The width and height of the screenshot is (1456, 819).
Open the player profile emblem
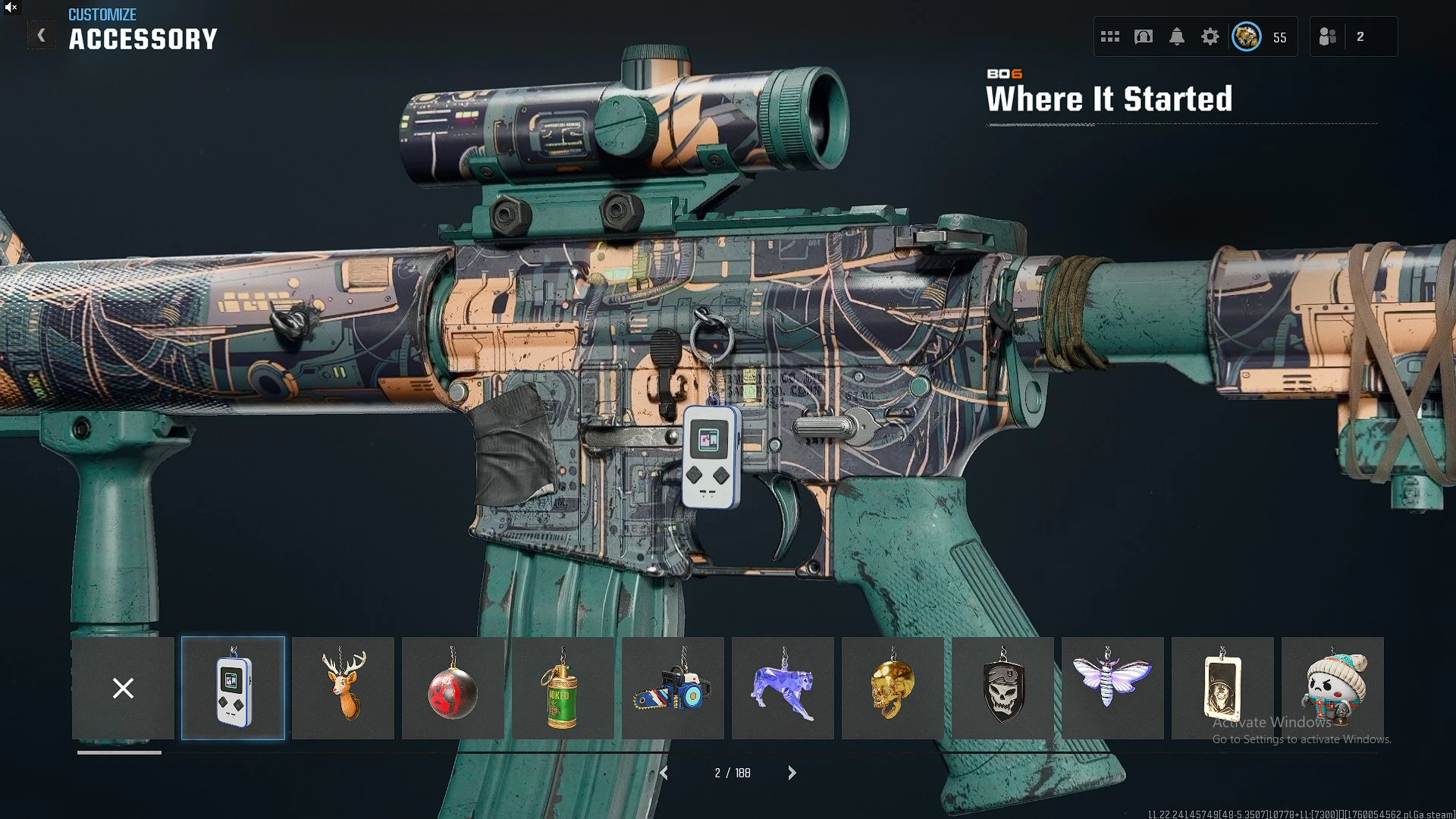(1247, 36)
